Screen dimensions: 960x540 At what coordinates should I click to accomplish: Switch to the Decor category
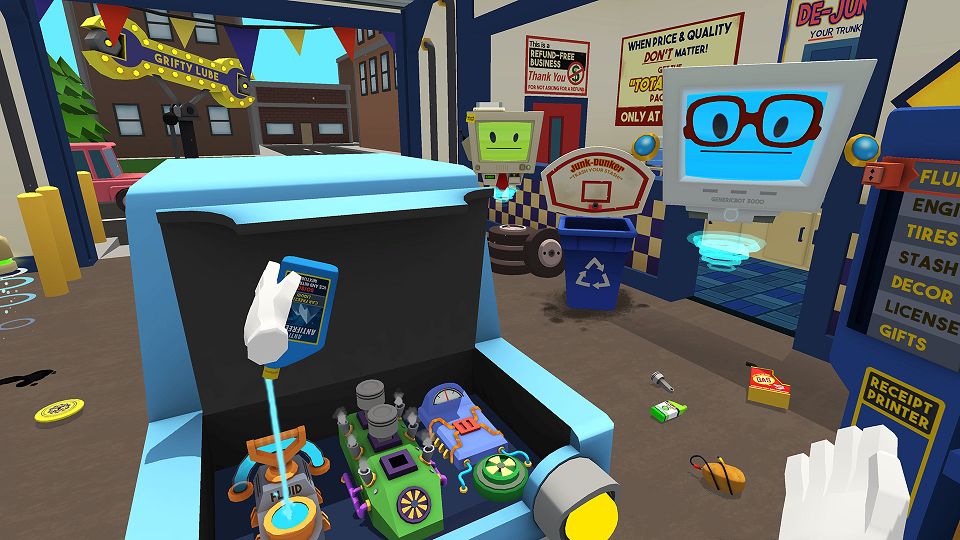[922, 291]
